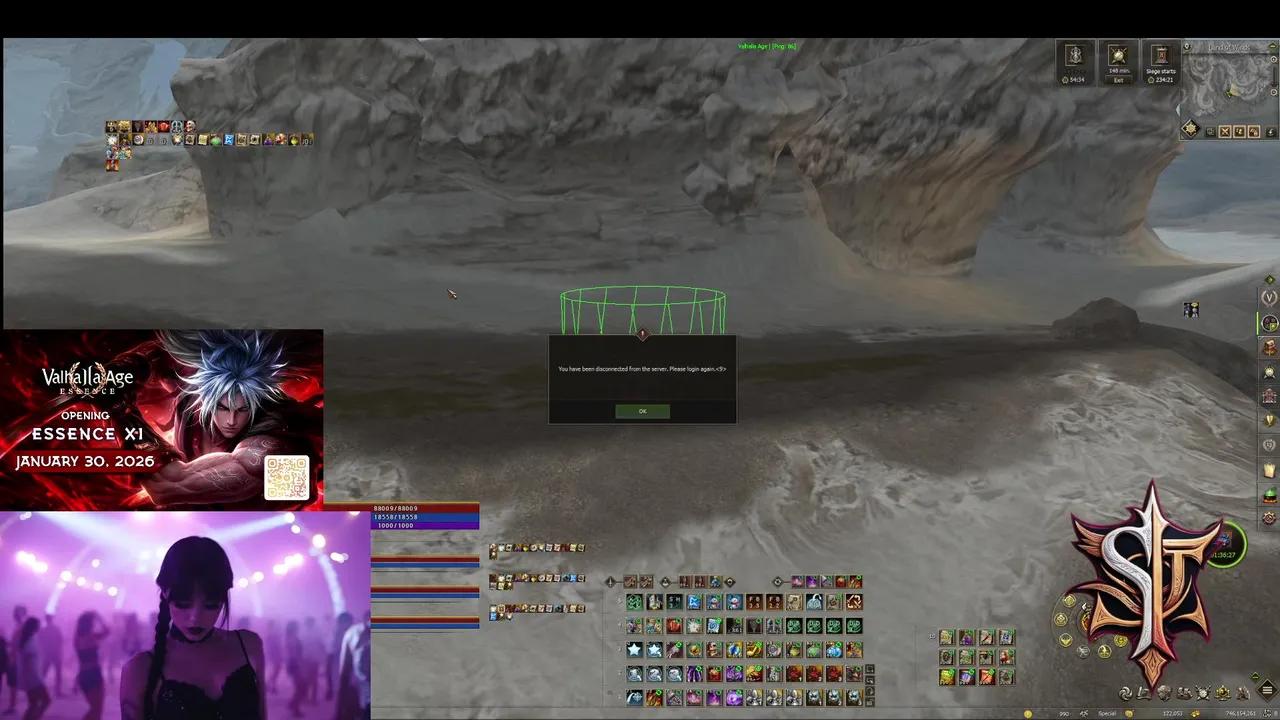Click the minimap zoom-in plus control

[x=1273, y=58]
